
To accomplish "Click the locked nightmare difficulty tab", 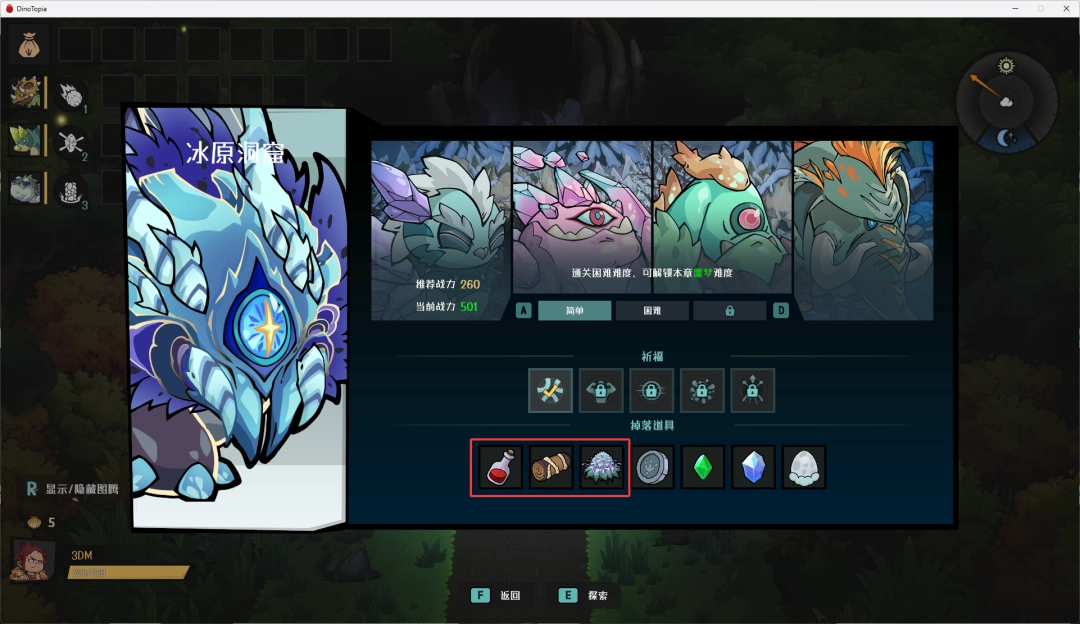I will (729, 311).
